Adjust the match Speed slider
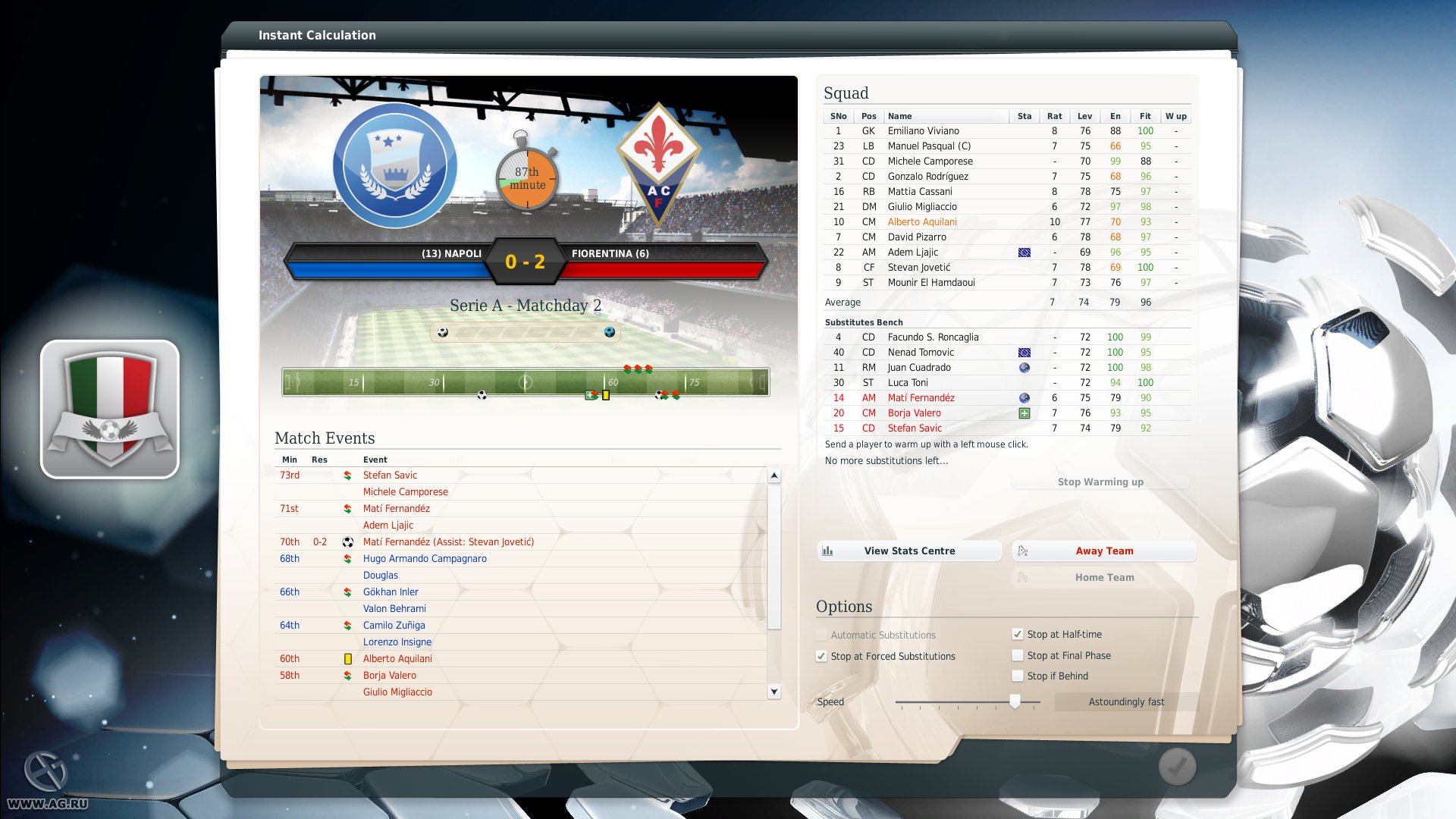 1016,701
